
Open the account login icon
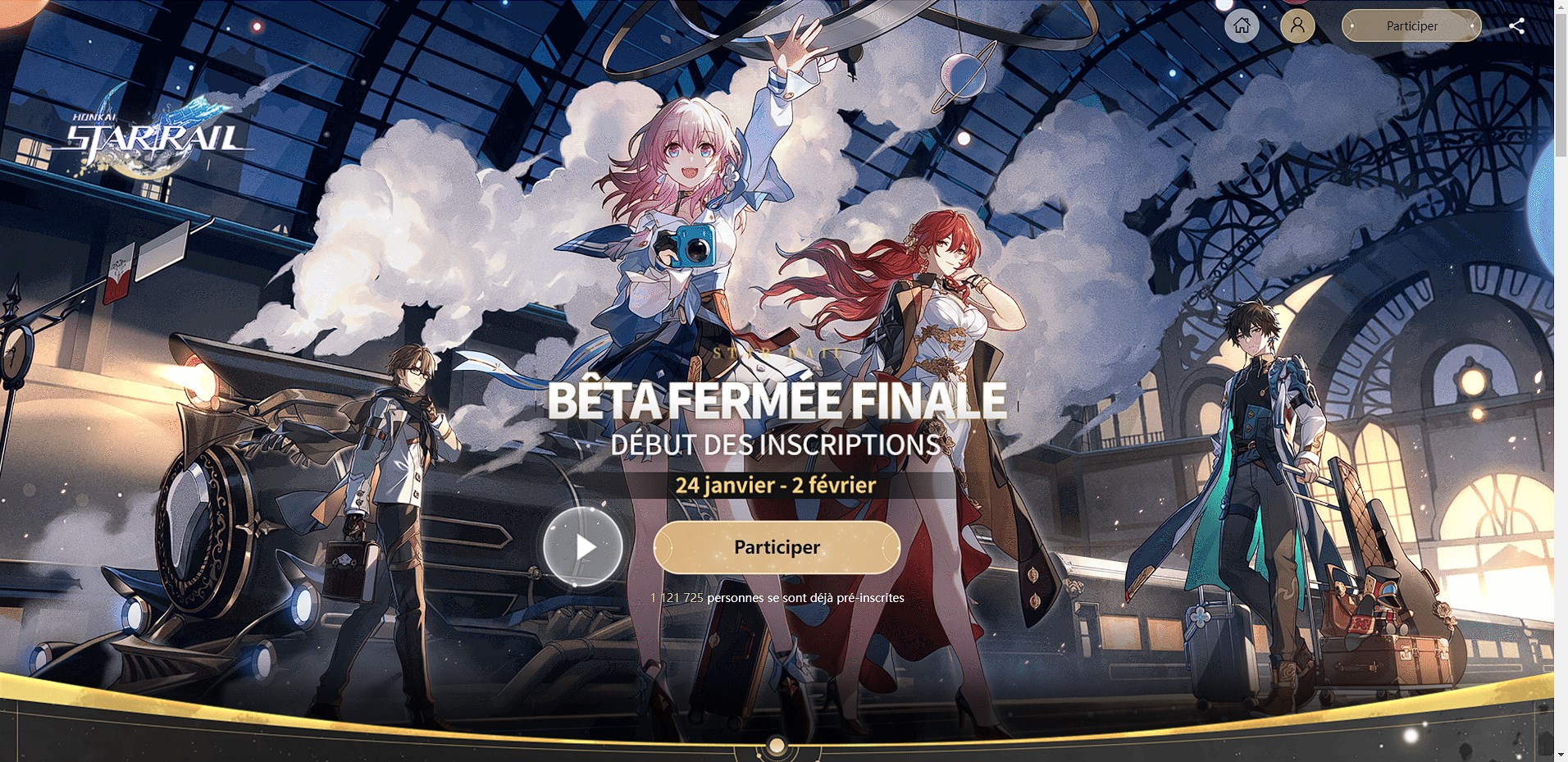[1297, 25]
